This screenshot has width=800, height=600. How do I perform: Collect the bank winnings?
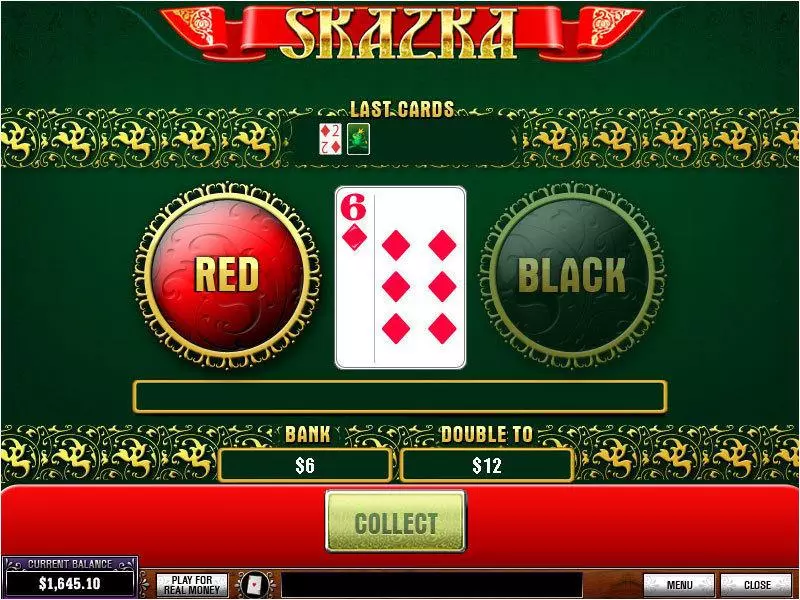click(396, 522)
